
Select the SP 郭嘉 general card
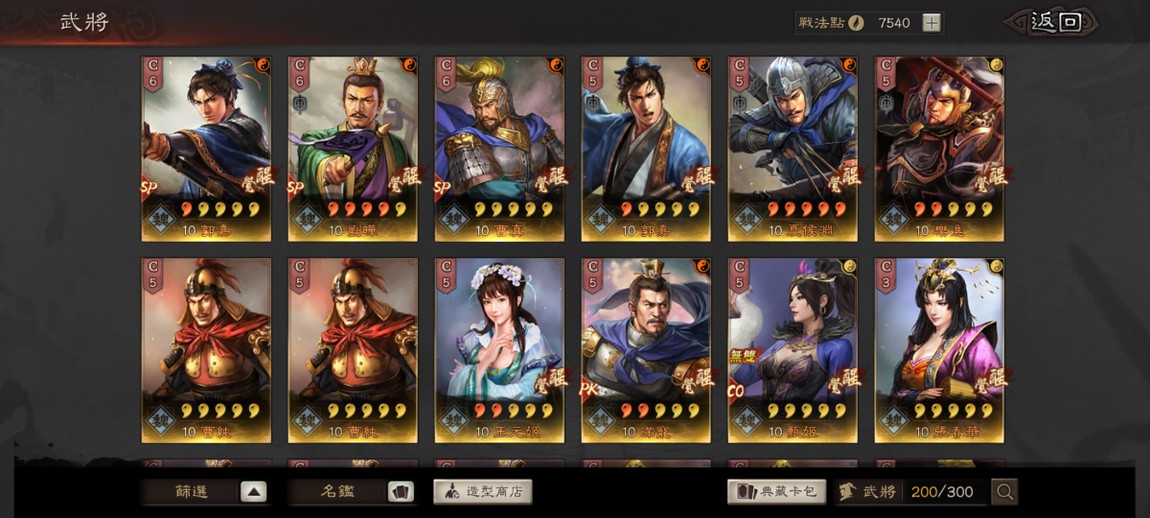[206, 148]
